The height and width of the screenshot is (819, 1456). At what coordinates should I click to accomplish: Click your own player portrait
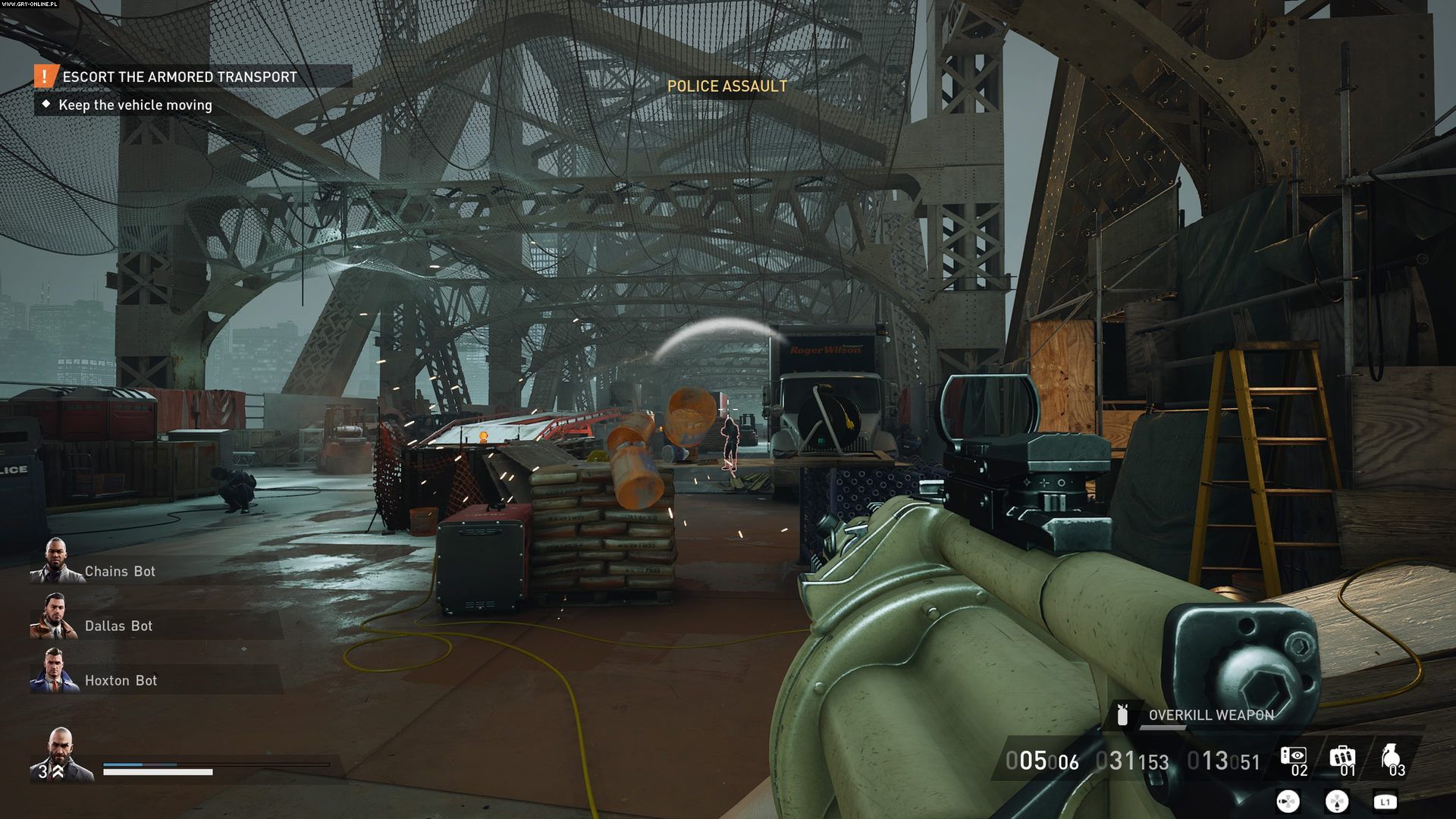click(x=61, y=753)
